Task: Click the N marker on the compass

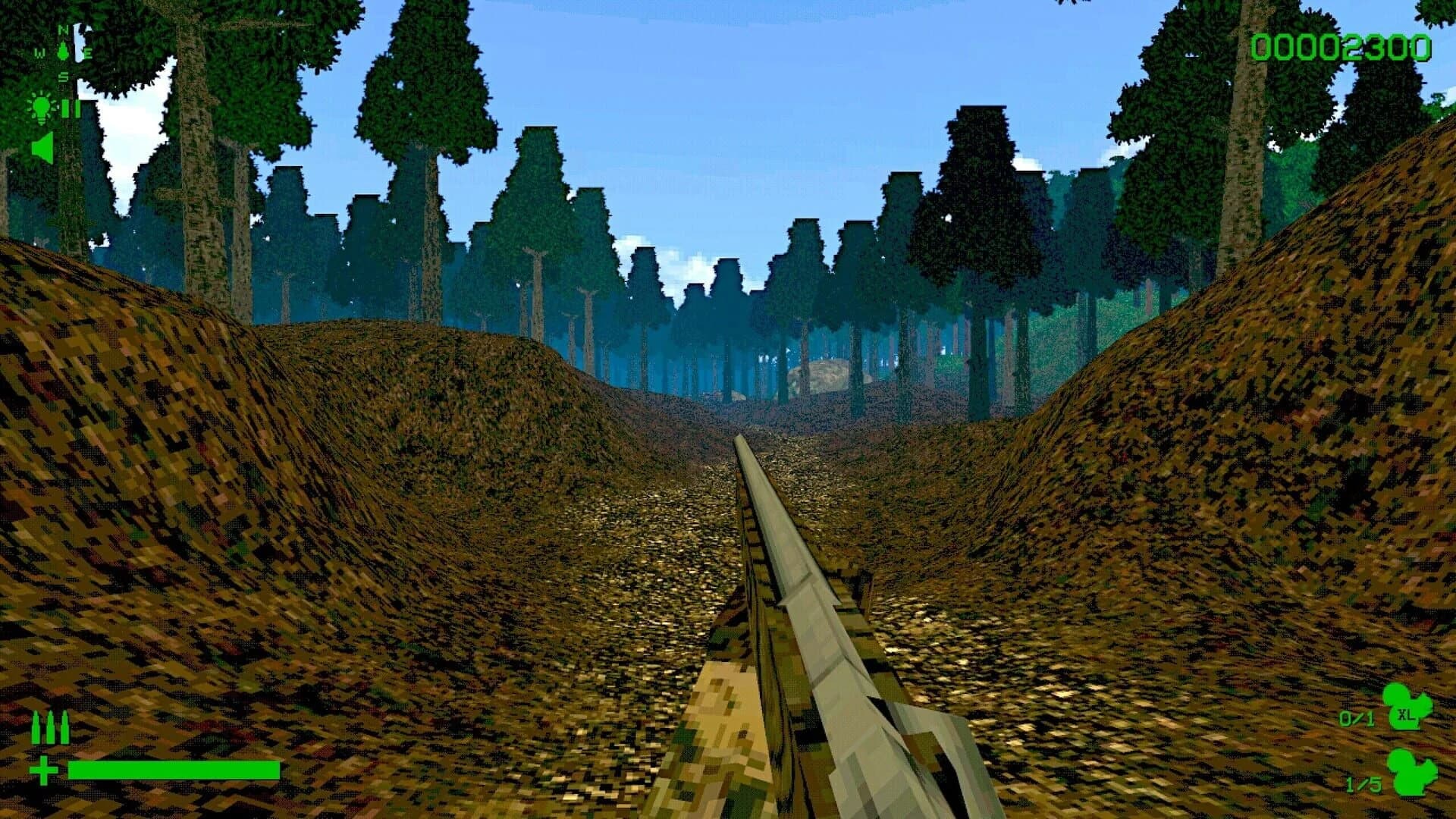Action: [63, 30]
